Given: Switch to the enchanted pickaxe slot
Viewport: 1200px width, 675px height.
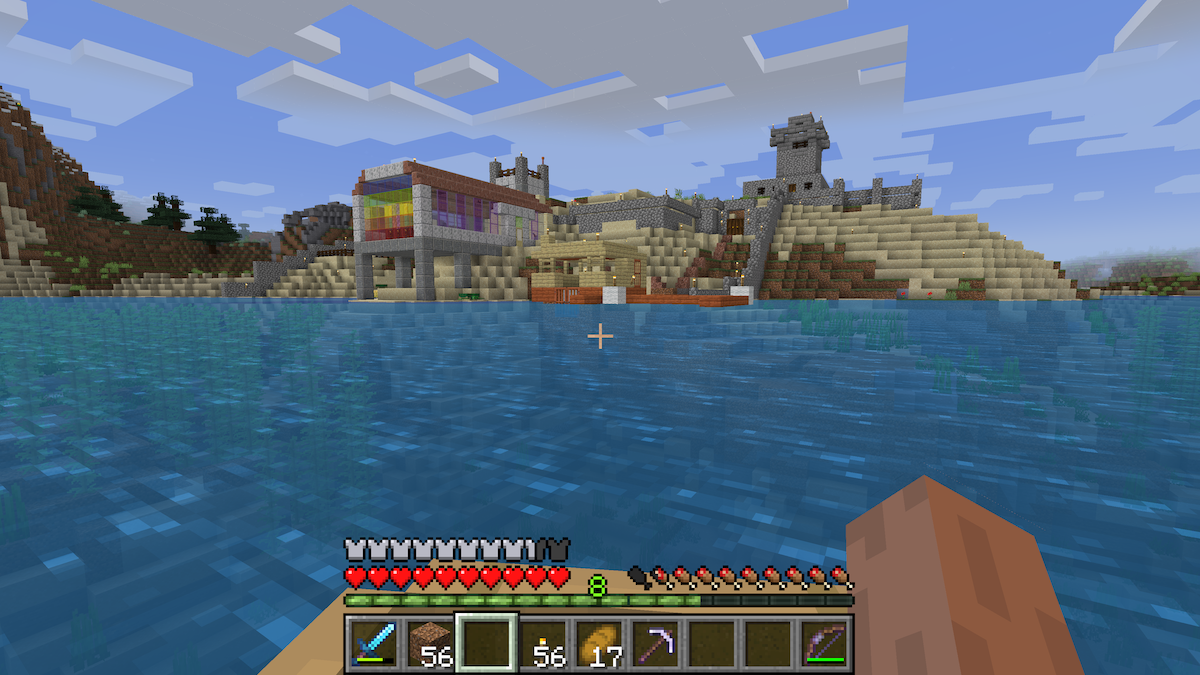Looking at the screenshot, I should (656, 642).
